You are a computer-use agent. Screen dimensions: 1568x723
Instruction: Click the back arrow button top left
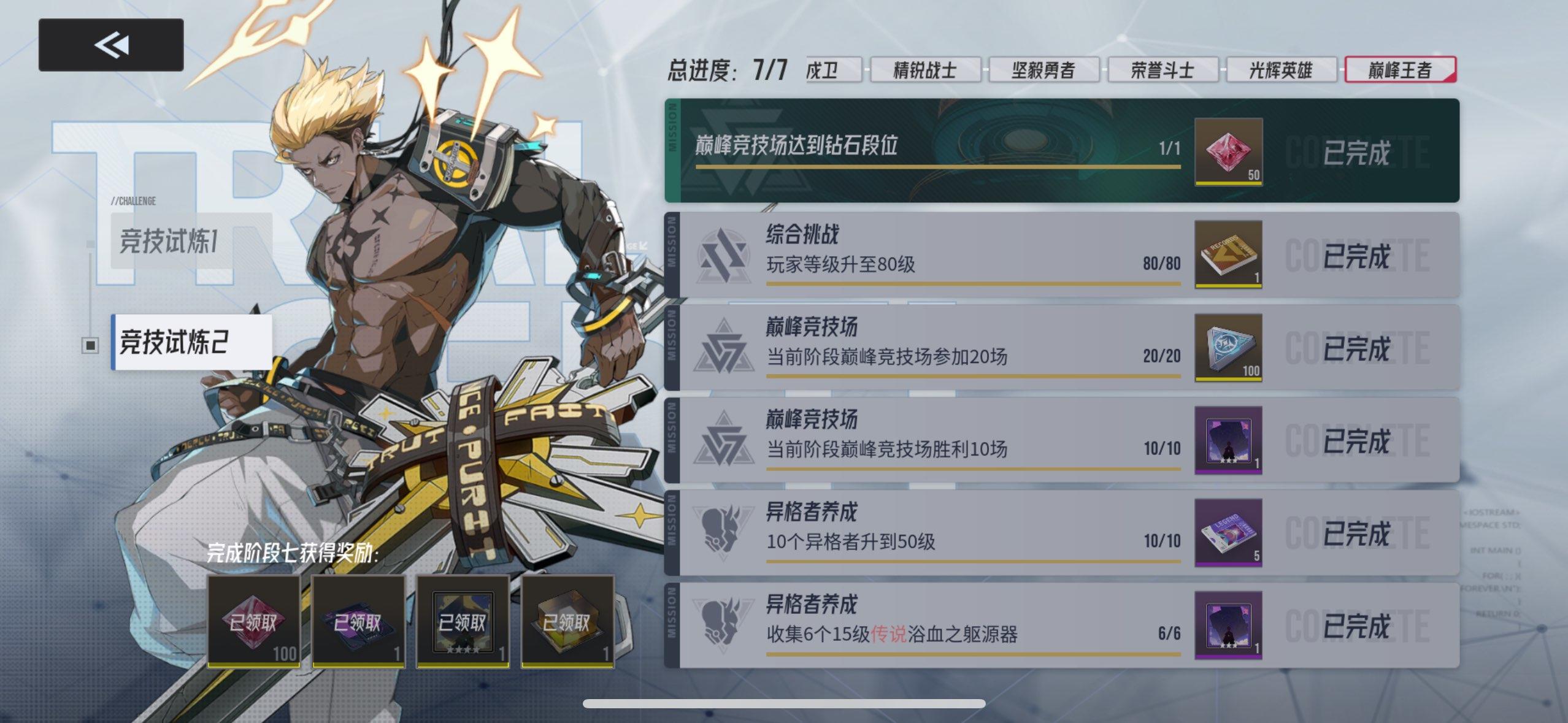click(110, 43)
